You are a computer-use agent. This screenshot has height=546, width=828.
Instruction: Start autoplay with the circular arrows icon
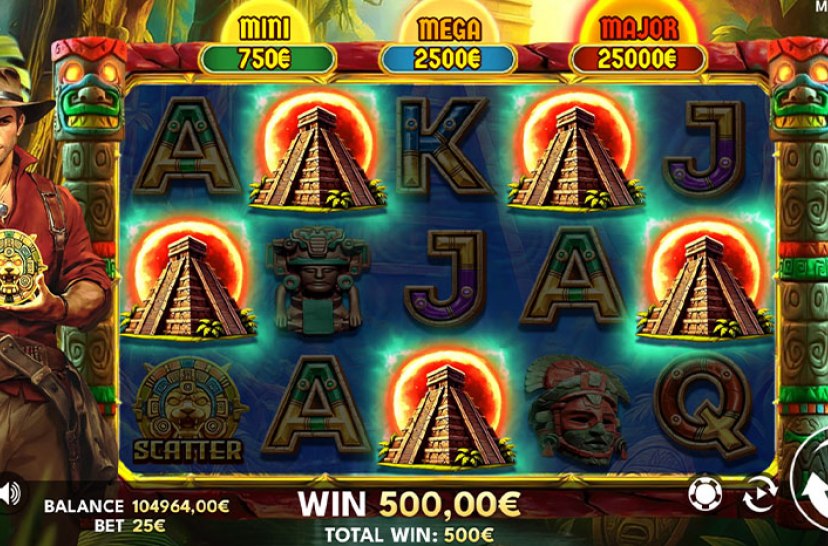760,493
